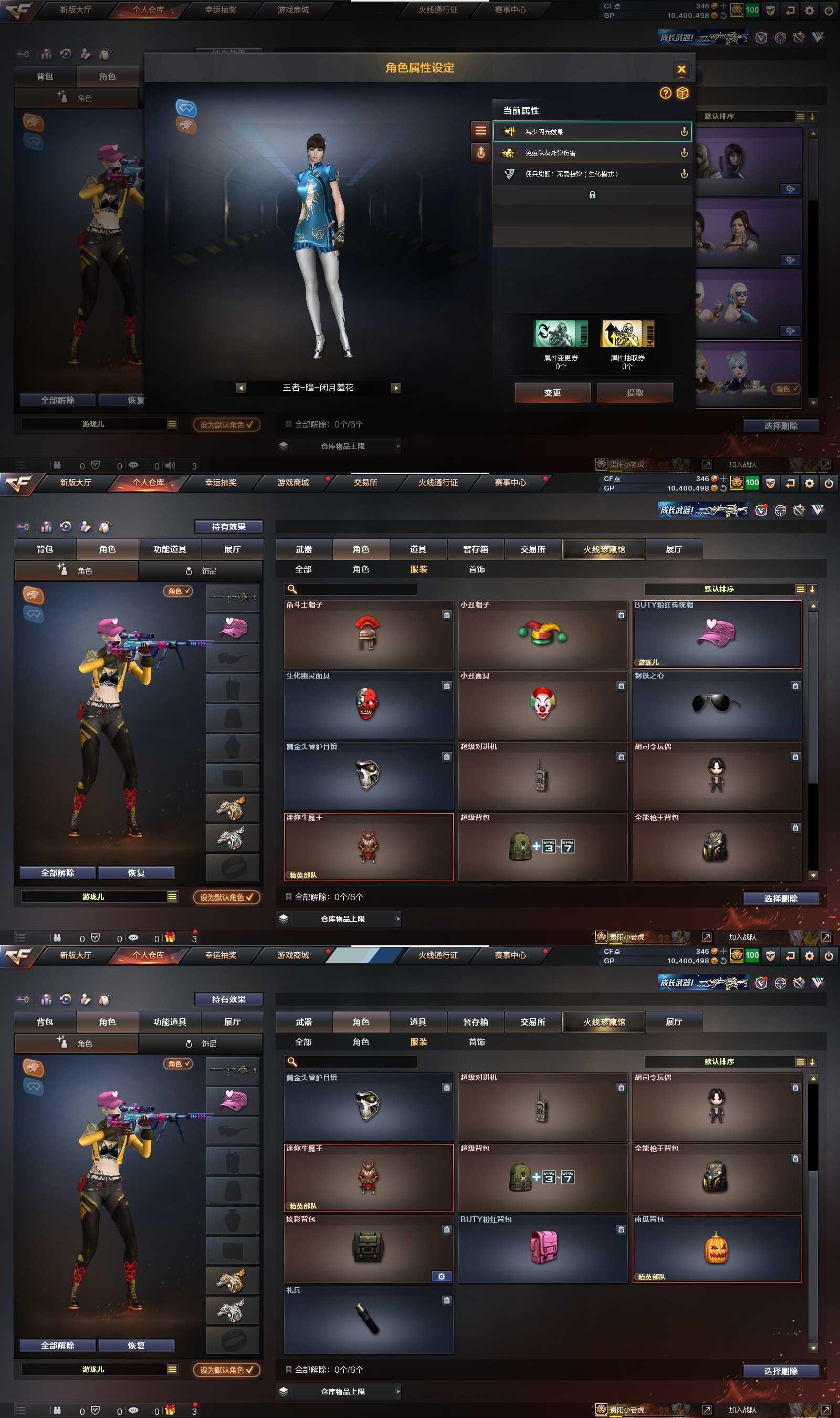Choose the 小丑帽子 jester hat

click(x=542, y=634)
